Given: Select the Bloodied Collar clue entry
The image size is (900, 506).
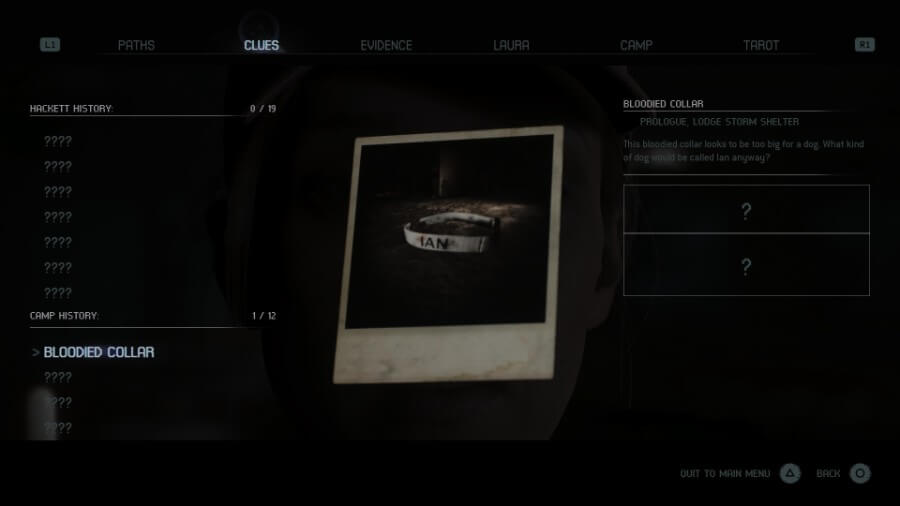Looking at the screenshot, I should [x=99, y=352].
